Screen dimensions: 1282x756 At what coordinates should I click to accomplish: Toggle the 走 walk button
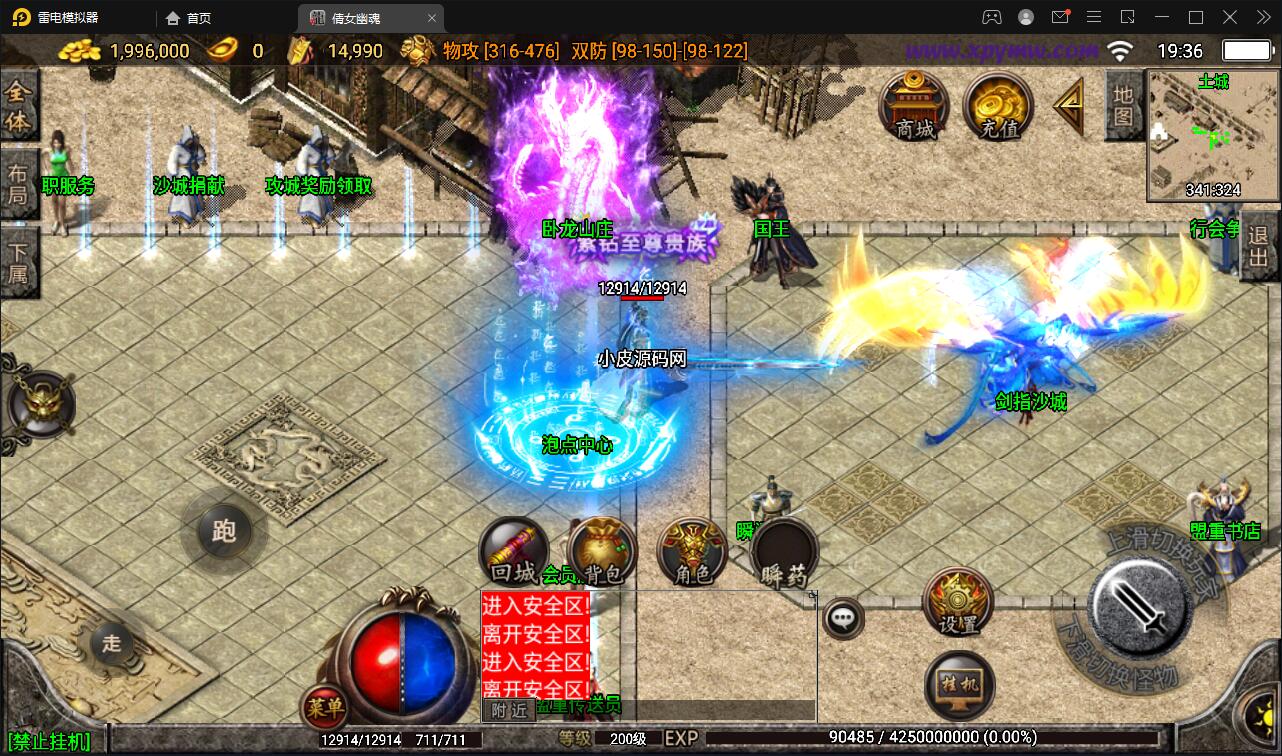click(x=111, y=643)
